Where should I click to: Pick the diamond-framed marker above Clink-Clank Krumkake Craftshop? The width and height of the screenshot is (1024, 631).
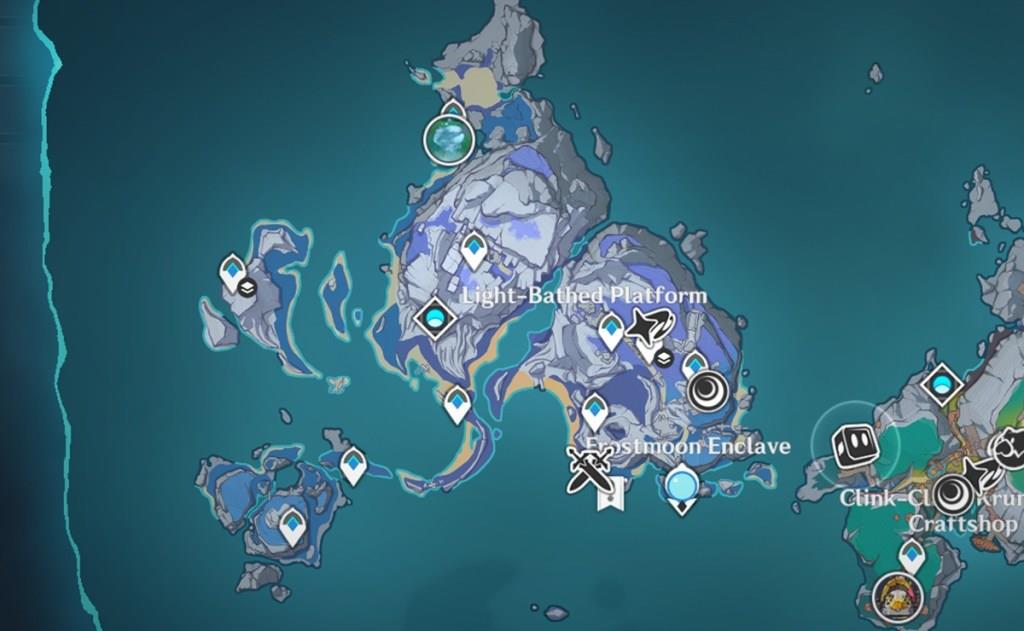940,383
